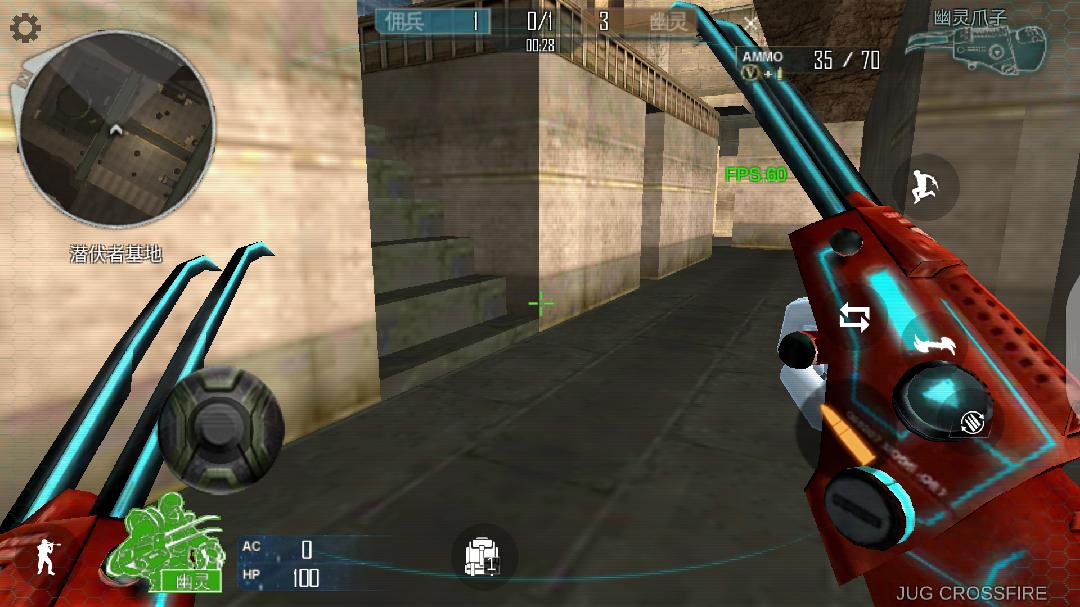The width and height of the screenshot is (1080, 607).
Task: Switch weapon with the swap arrows icon
Action: coord(855,318)
